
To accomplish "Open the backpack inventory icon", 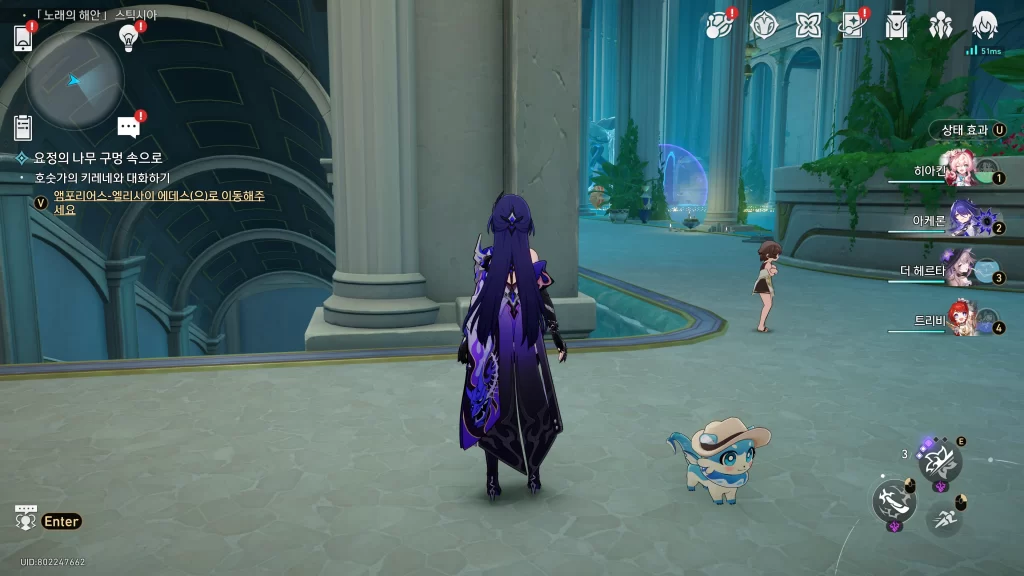I will [x=896, y=26].
